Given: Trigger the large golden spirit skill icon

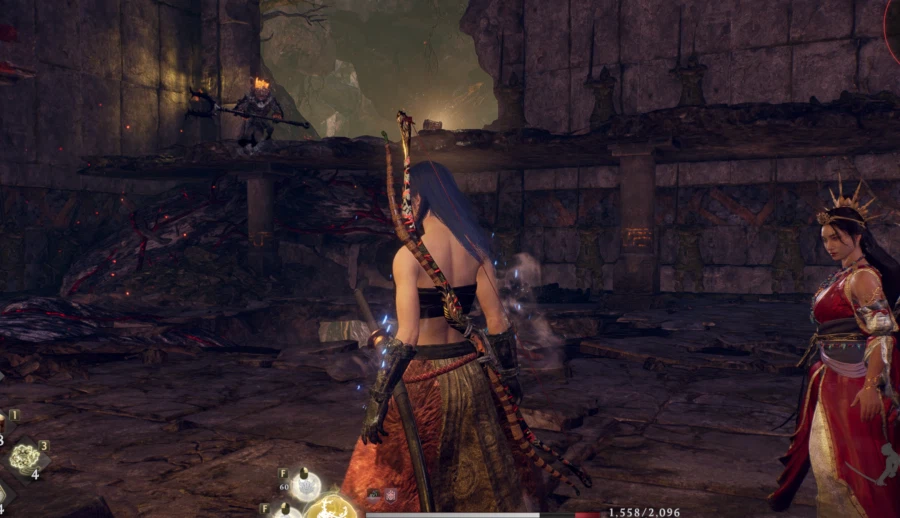Looking at the screenshot, I should click(331, 509).
